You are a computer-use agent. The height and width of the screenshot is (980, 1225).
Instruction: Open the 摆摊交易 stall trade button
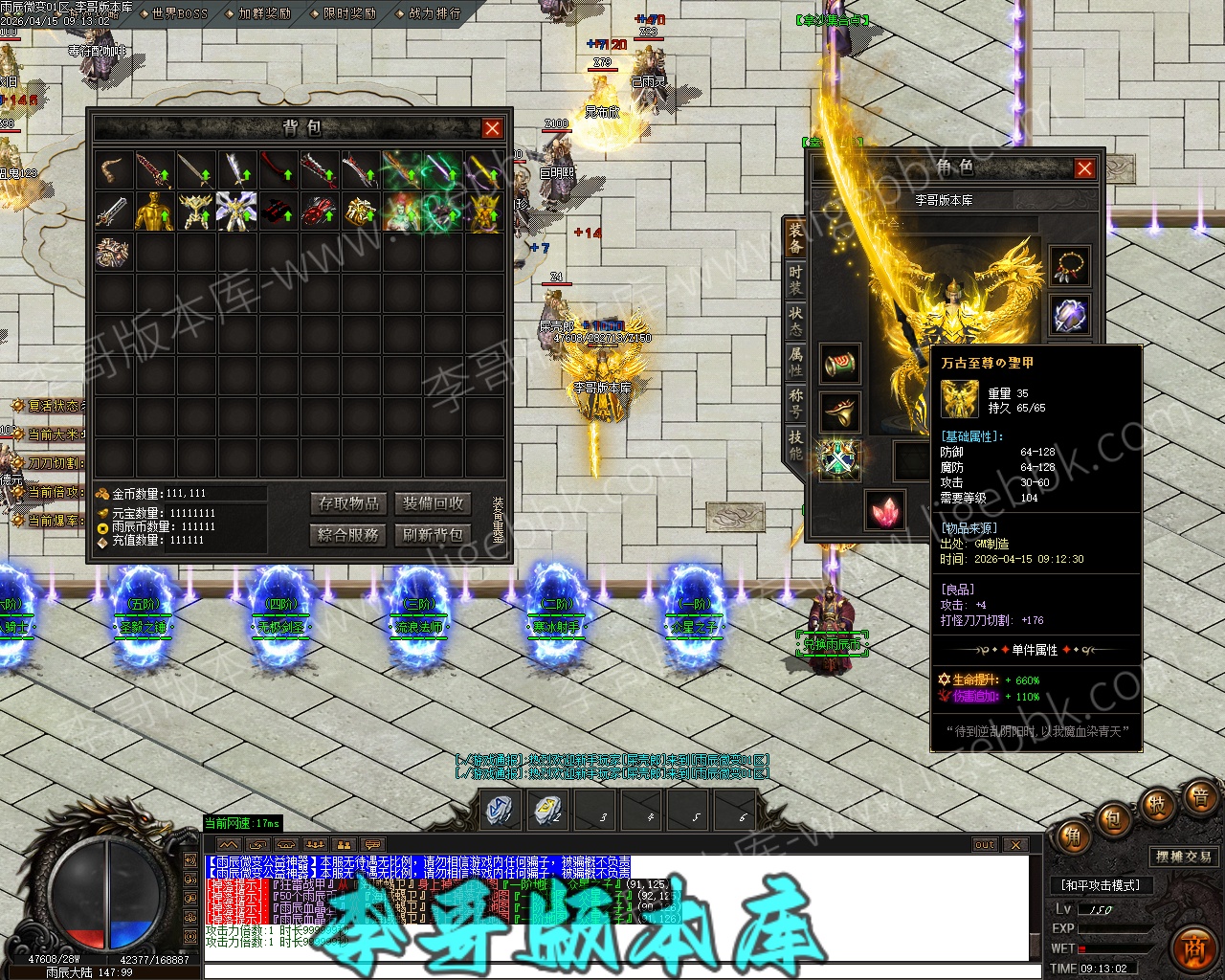pyautogui.click(x=1183, y=857)
